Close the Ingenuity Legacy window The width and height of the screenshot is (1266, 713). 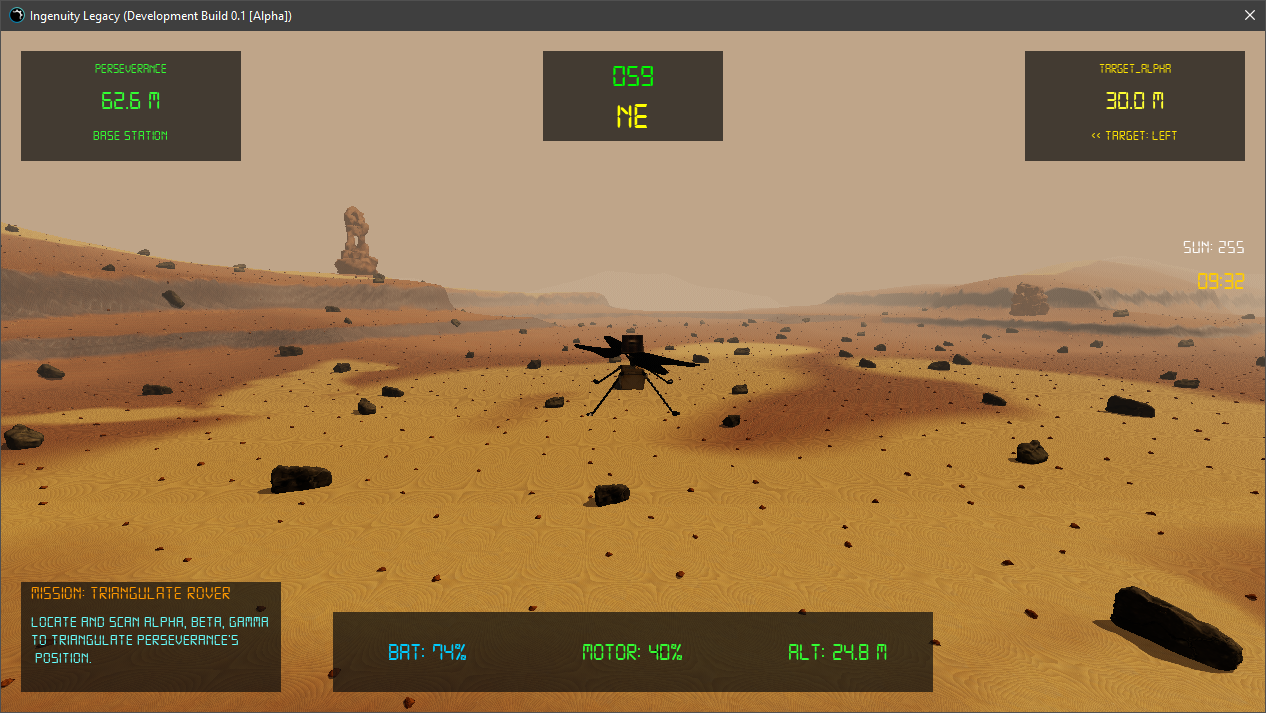point(1249,16)
